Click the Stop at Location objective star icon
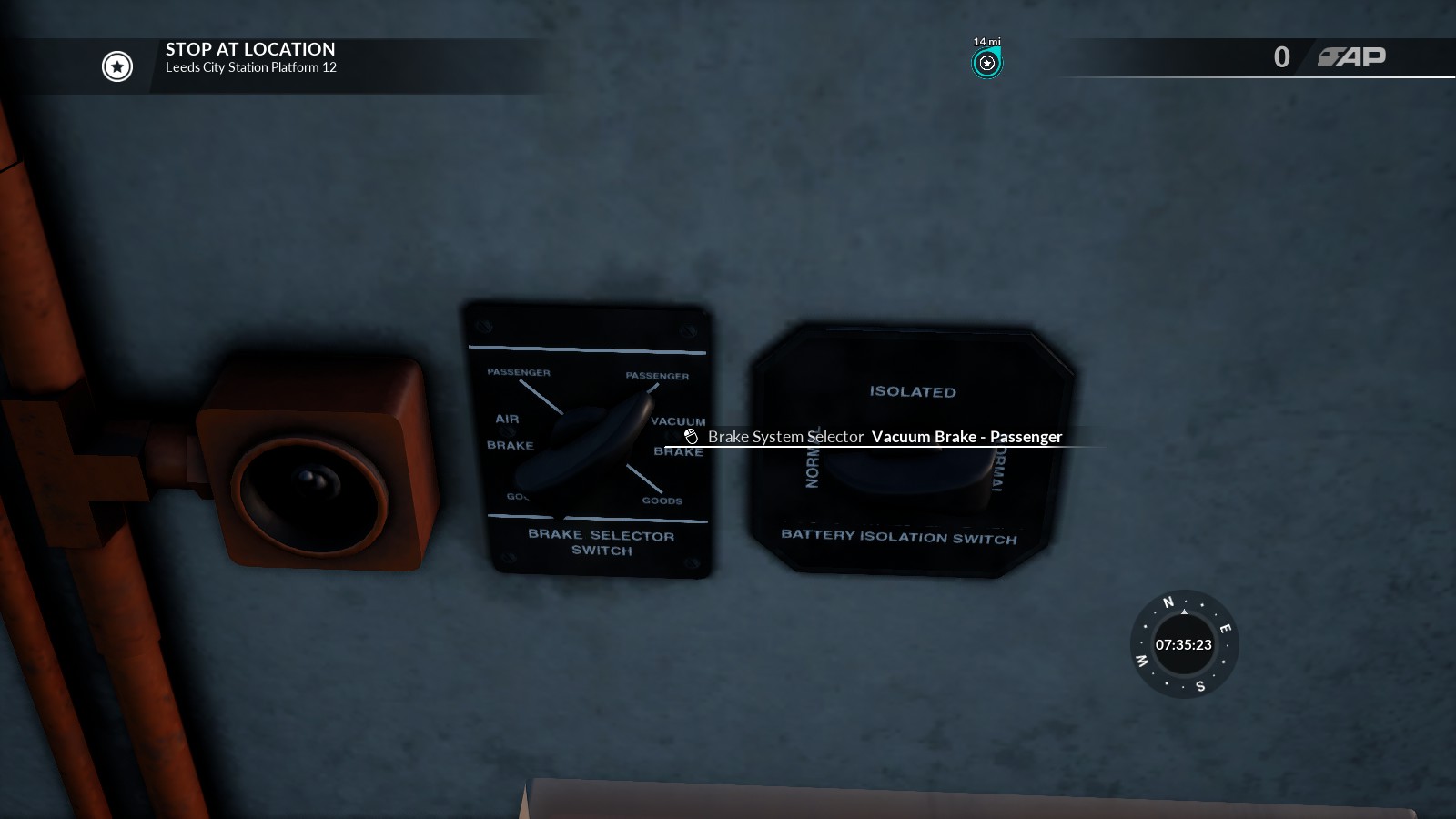 (117, 66)
